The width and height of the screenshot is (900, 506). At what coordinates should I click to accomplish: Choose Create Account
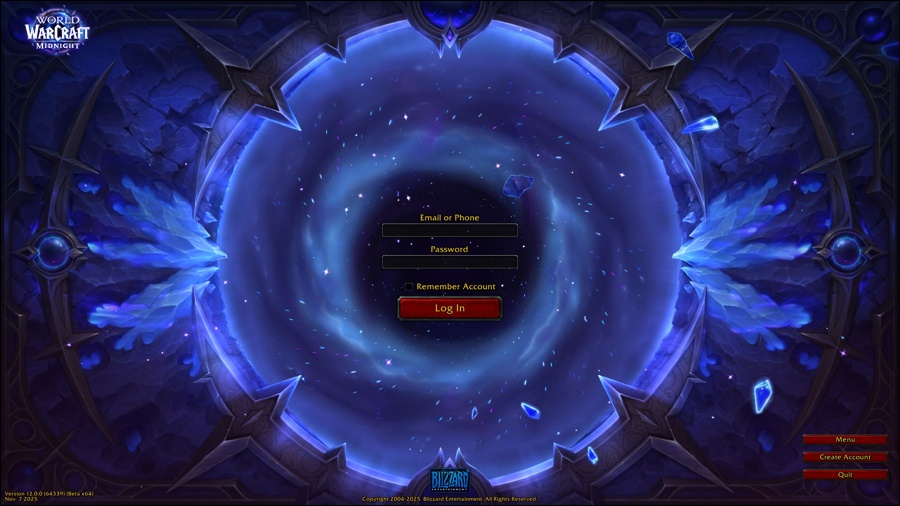tap(845, 457)
